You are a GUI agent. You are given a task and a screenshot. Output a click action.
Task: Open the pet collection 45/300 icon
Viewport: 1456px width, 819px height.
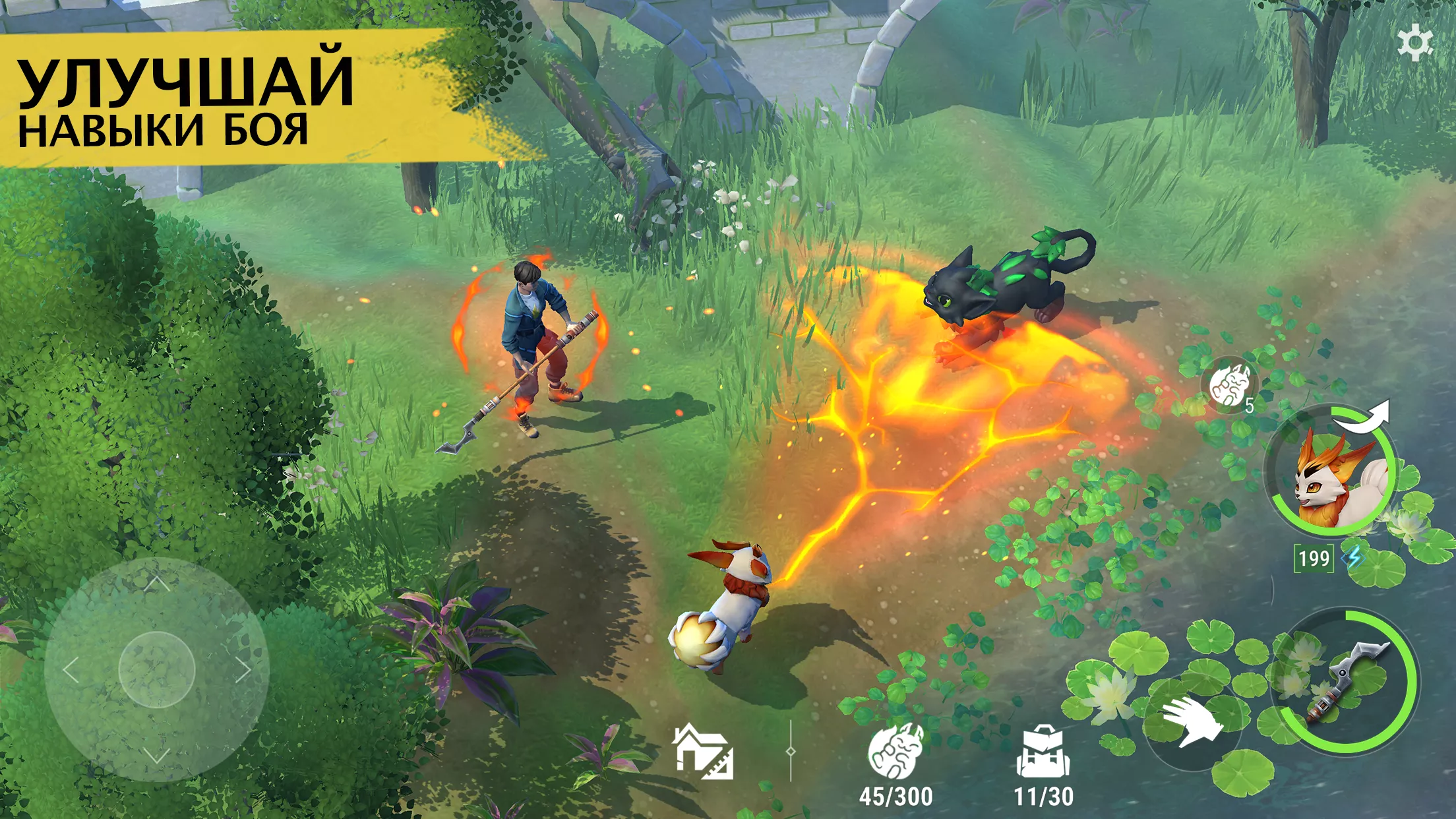click(895, 753)
